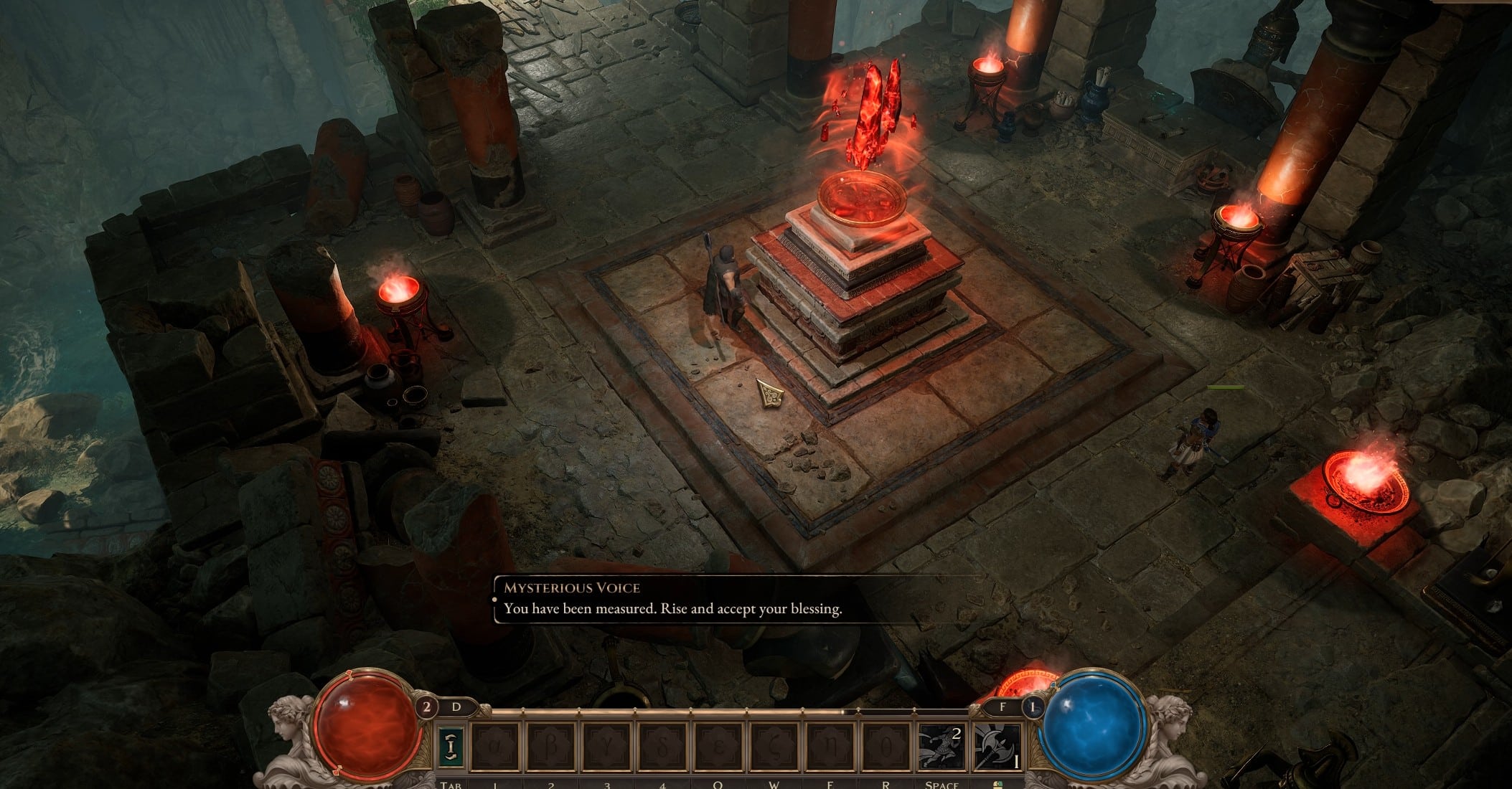Toggle the weapon set swap button

(450, 747)
